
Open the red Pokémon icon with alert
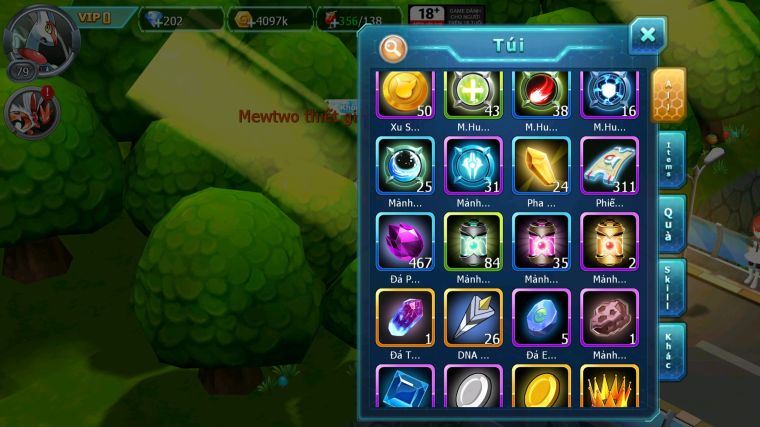(29, 111)
